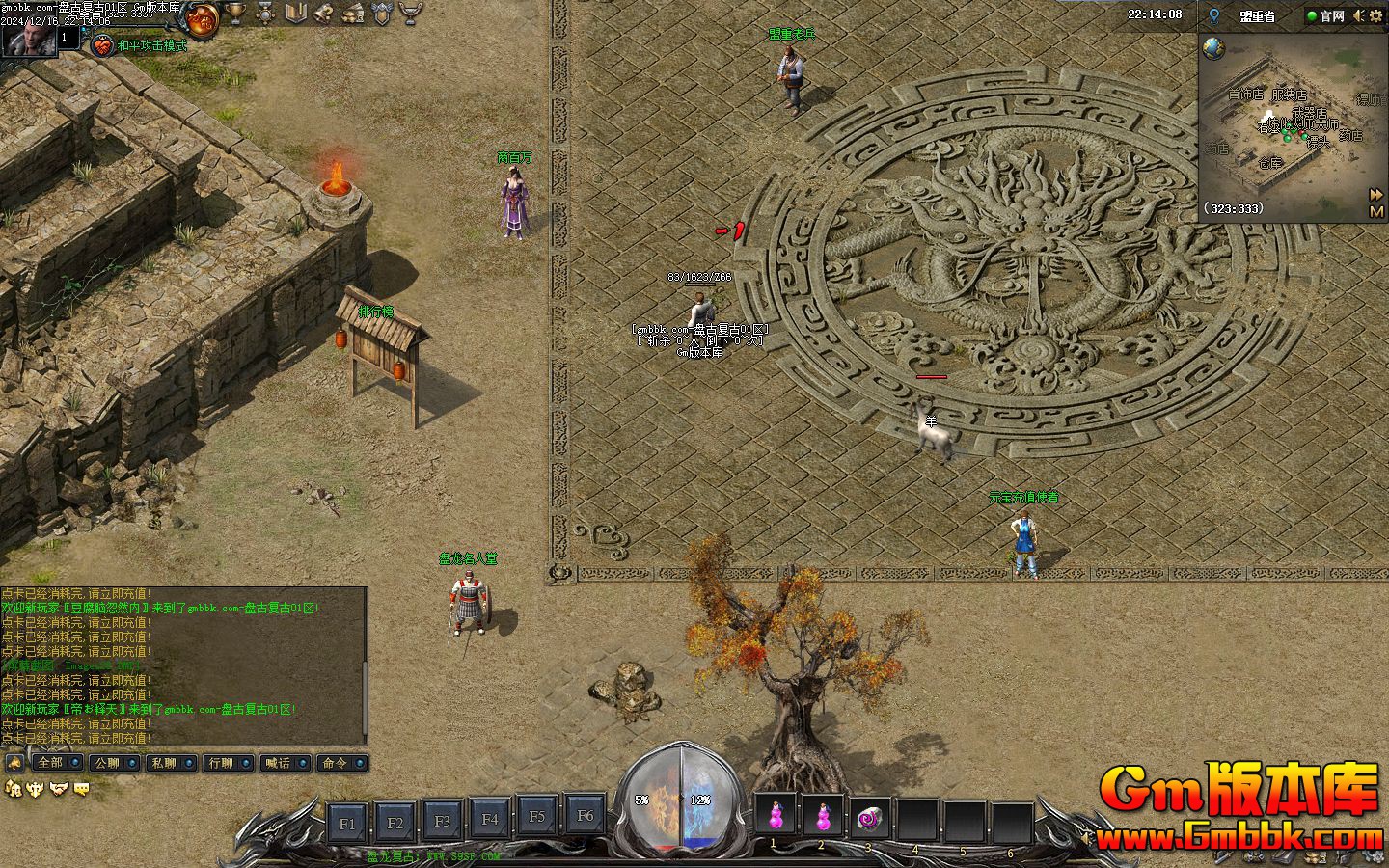Select the F4 skill hotkey slot
Image resolution: width=1389 pixels, height=868 pixels.
tap(490, 820)
